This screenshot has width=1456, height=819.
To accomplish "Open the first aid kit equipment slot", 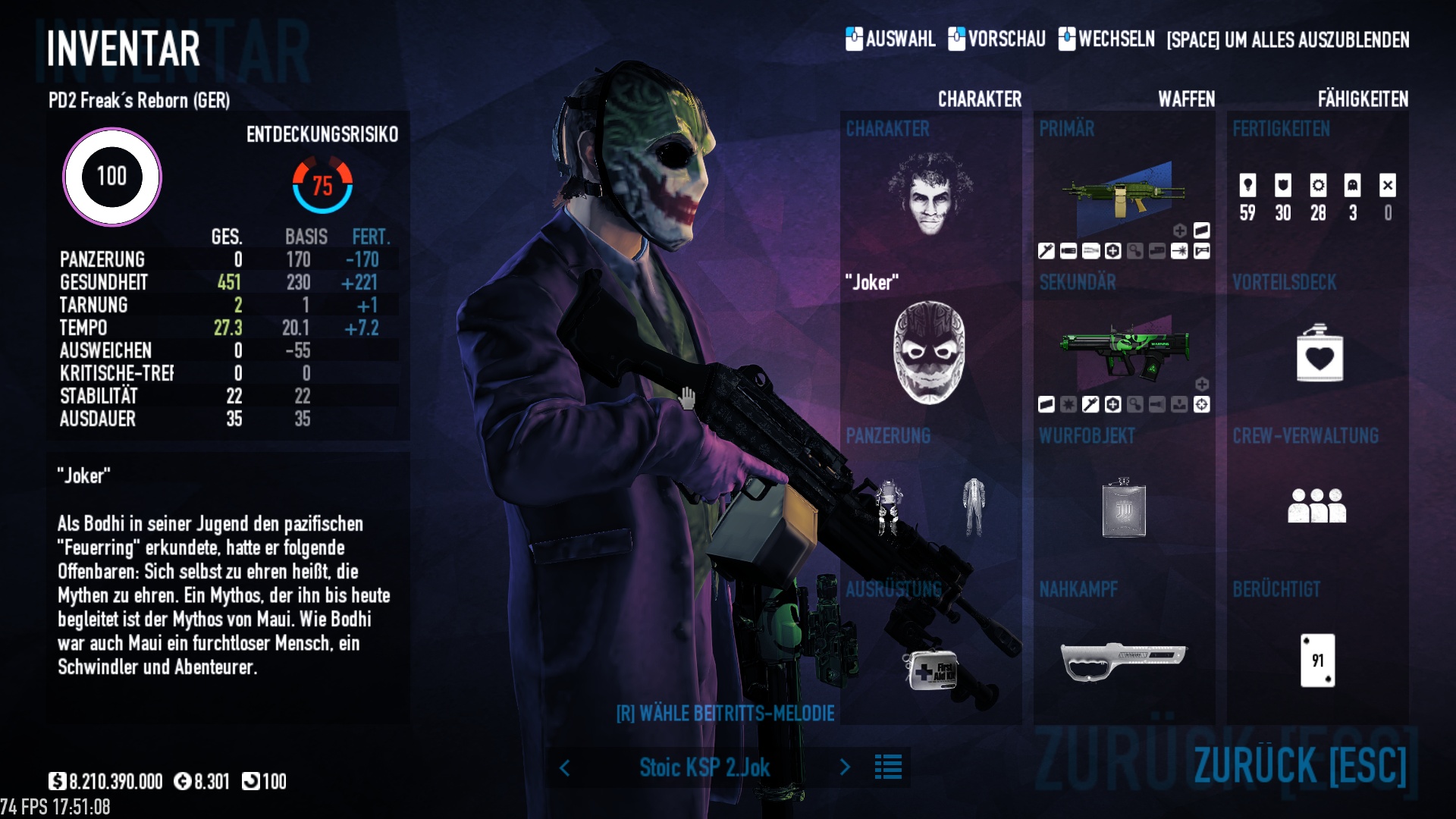I will pos(932,670).
